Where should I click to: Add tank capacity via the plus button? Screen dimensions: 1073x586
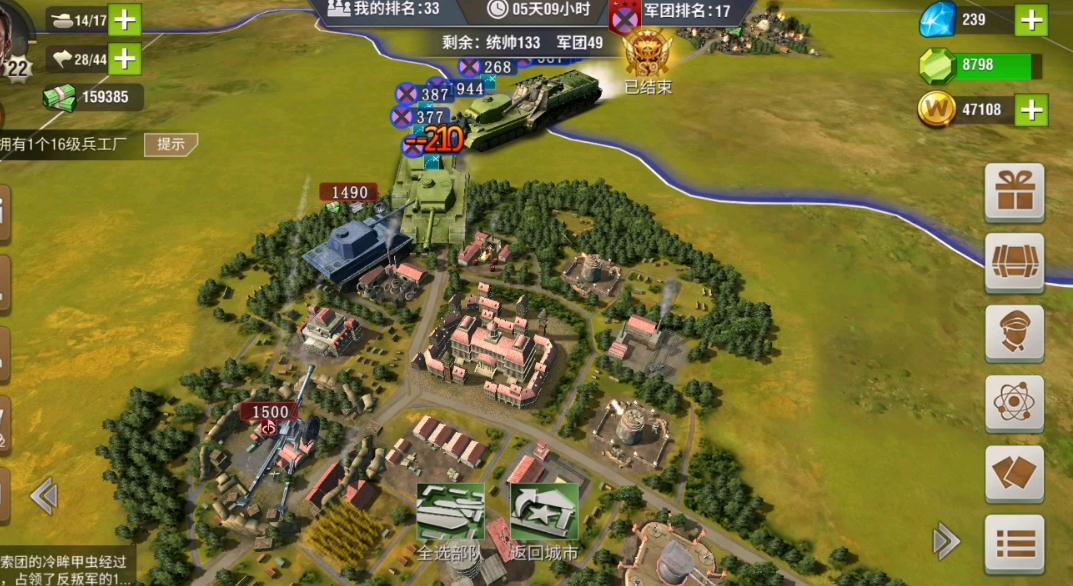coord(124,20)
